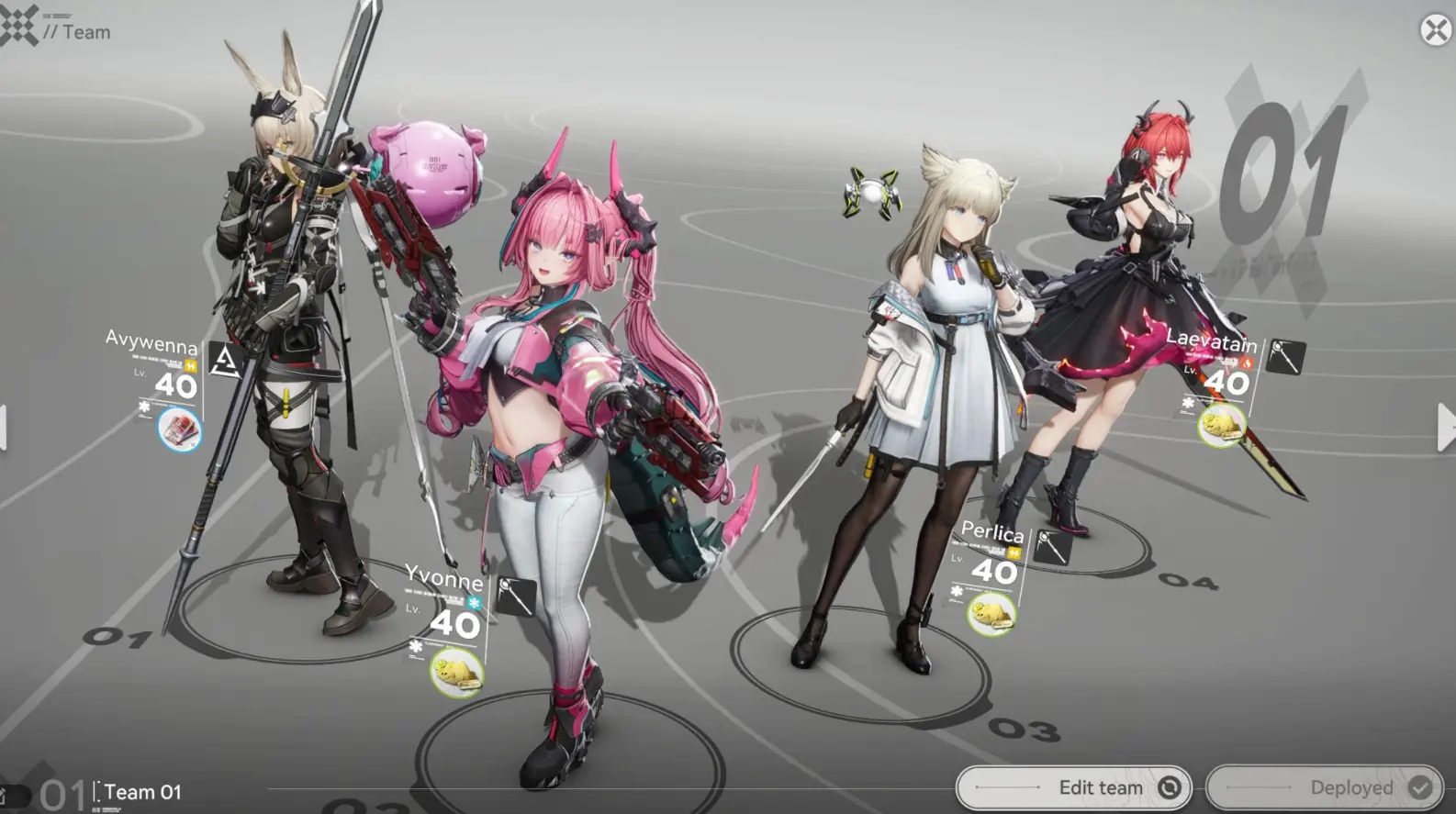
Task: Click the left arrow for previous team
Action: (x=6, y=427)
